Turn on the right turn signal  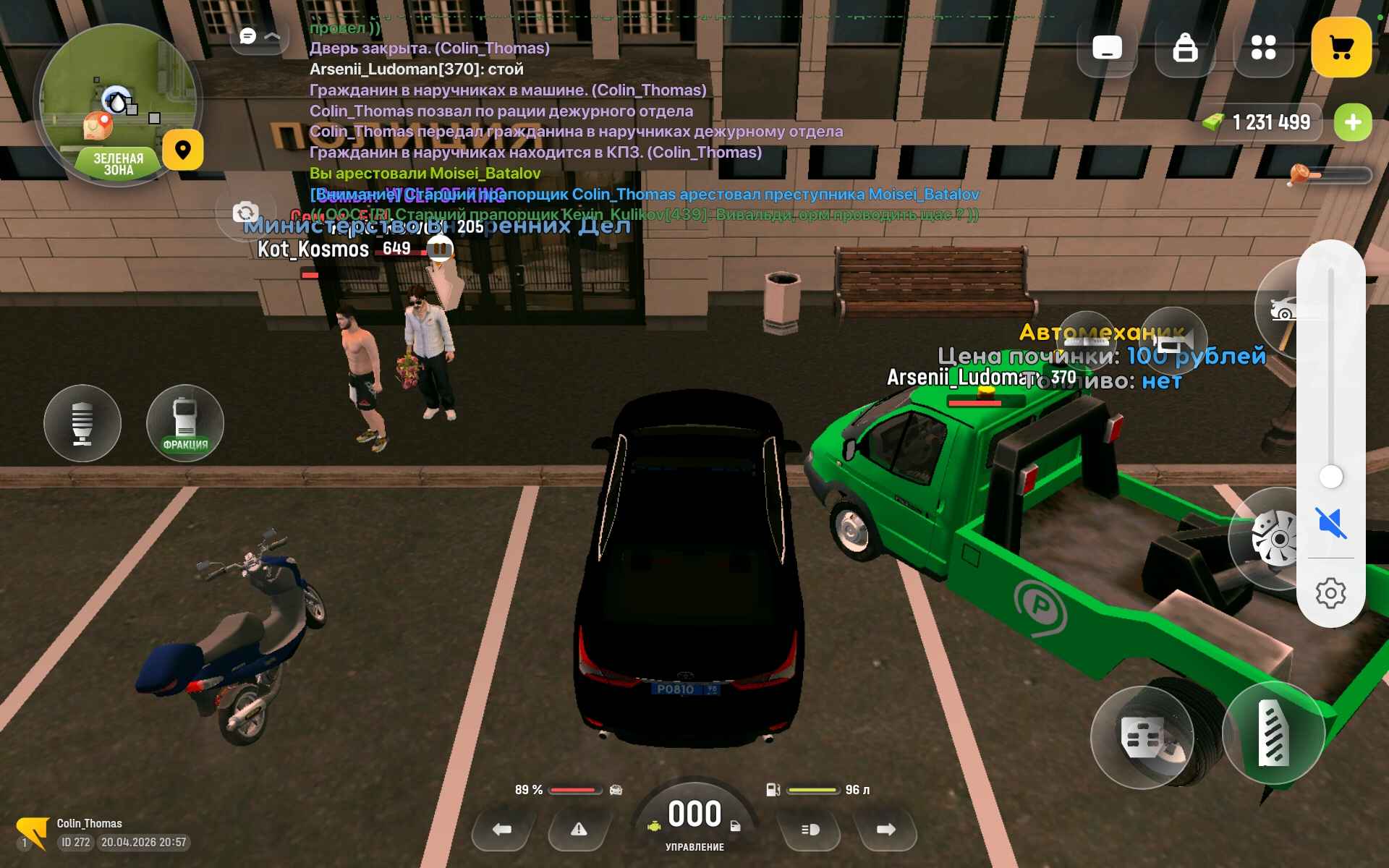(886, 829)
